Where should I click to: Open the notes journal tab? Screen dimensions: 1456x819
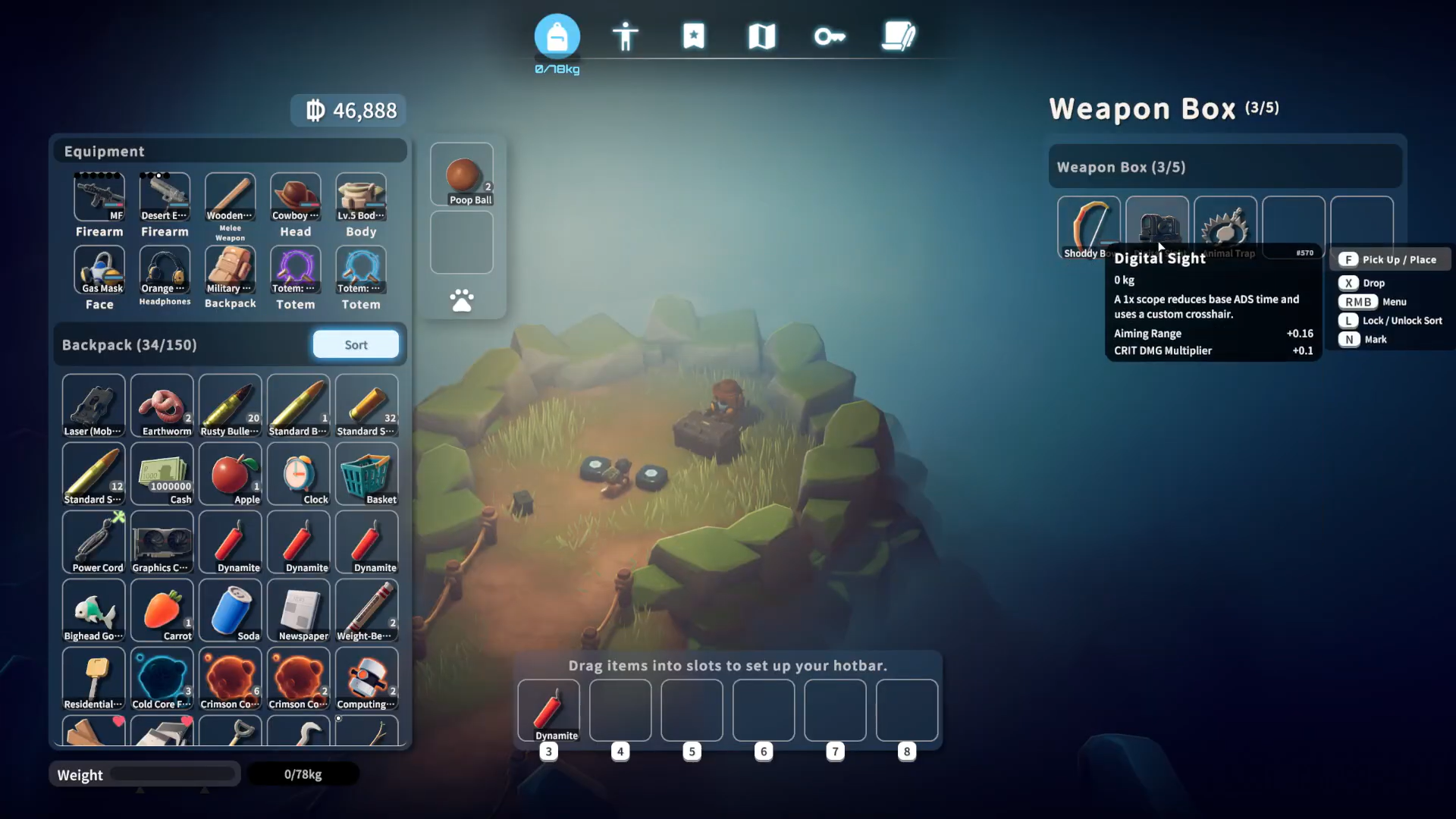pos(899,36)
